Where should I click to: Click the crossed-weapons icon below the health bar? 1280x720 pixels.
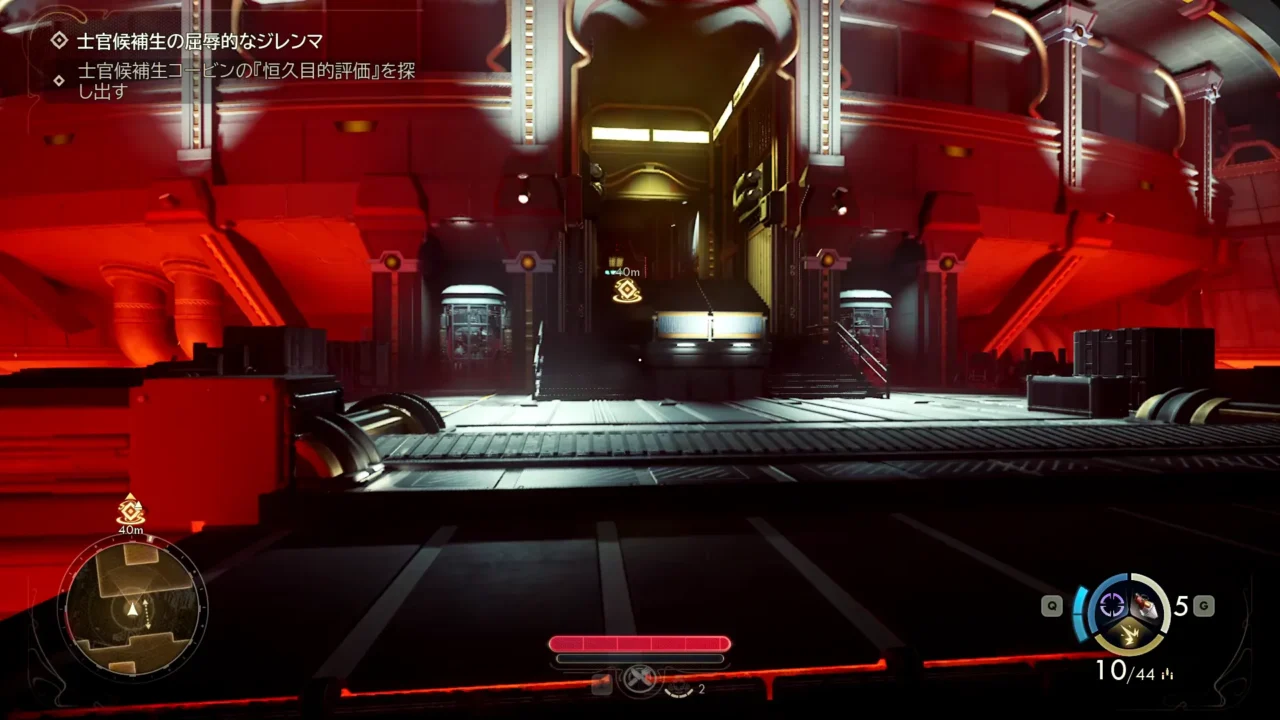tap(639, 680)
